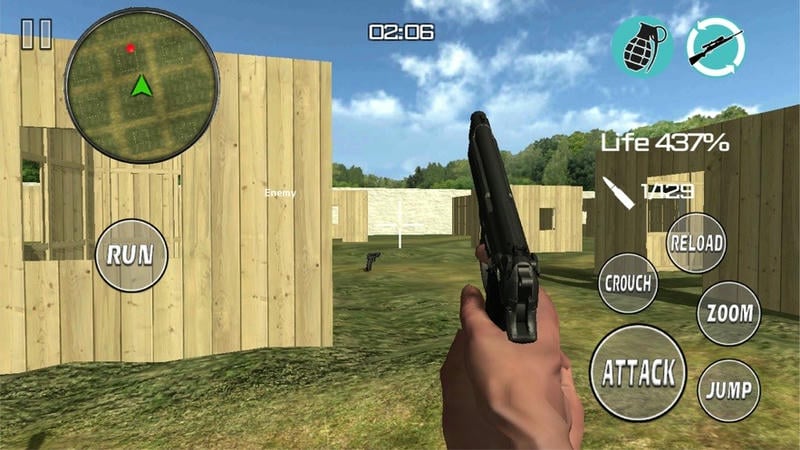The height and width of the screenshot is (450, 800).
Task: Hit the JUMP button
Action: pos(729,388)
